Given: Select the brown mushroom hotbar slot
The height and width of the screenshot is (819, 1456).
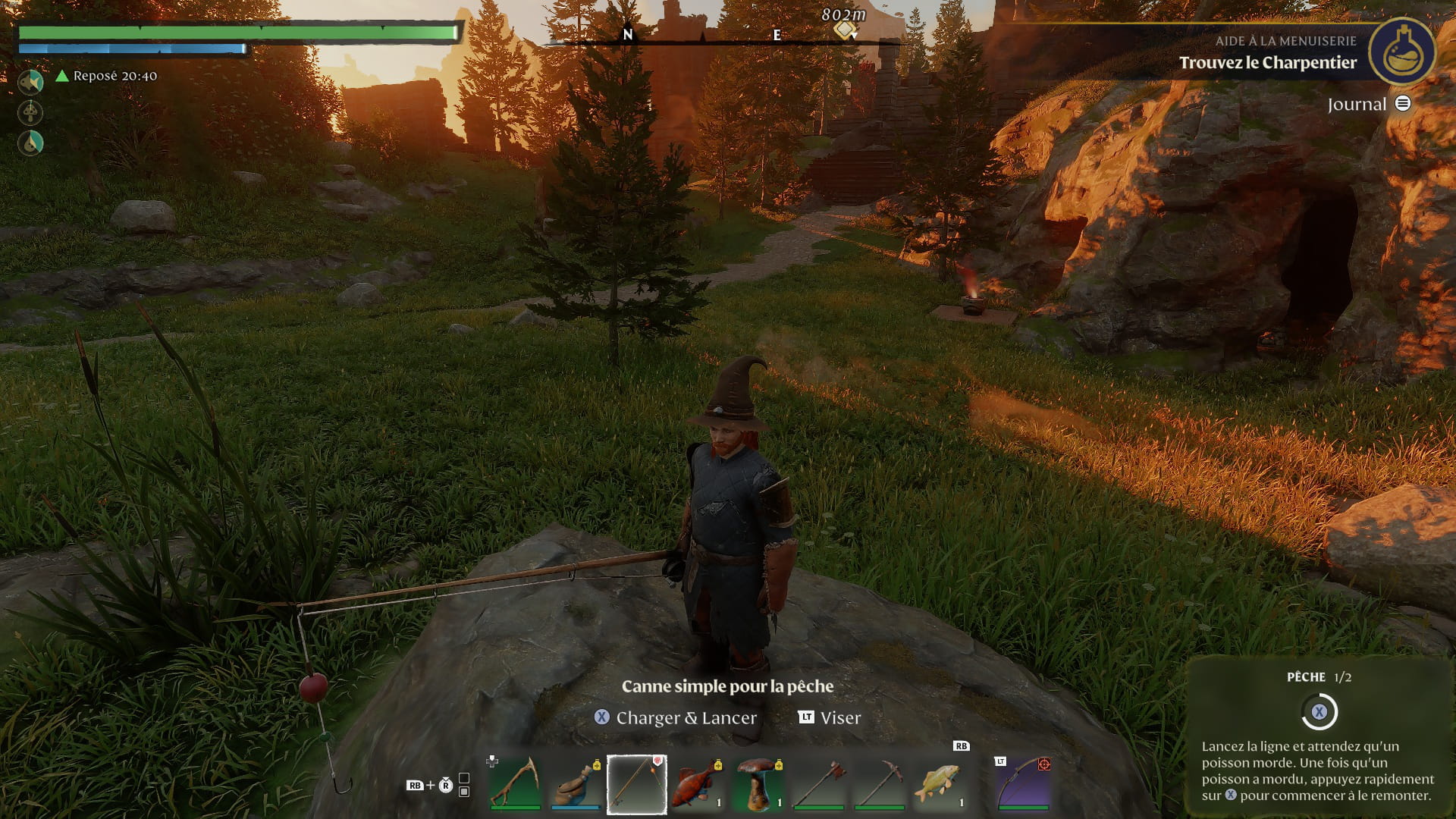Looking at the screenshot, I should 758,783.
